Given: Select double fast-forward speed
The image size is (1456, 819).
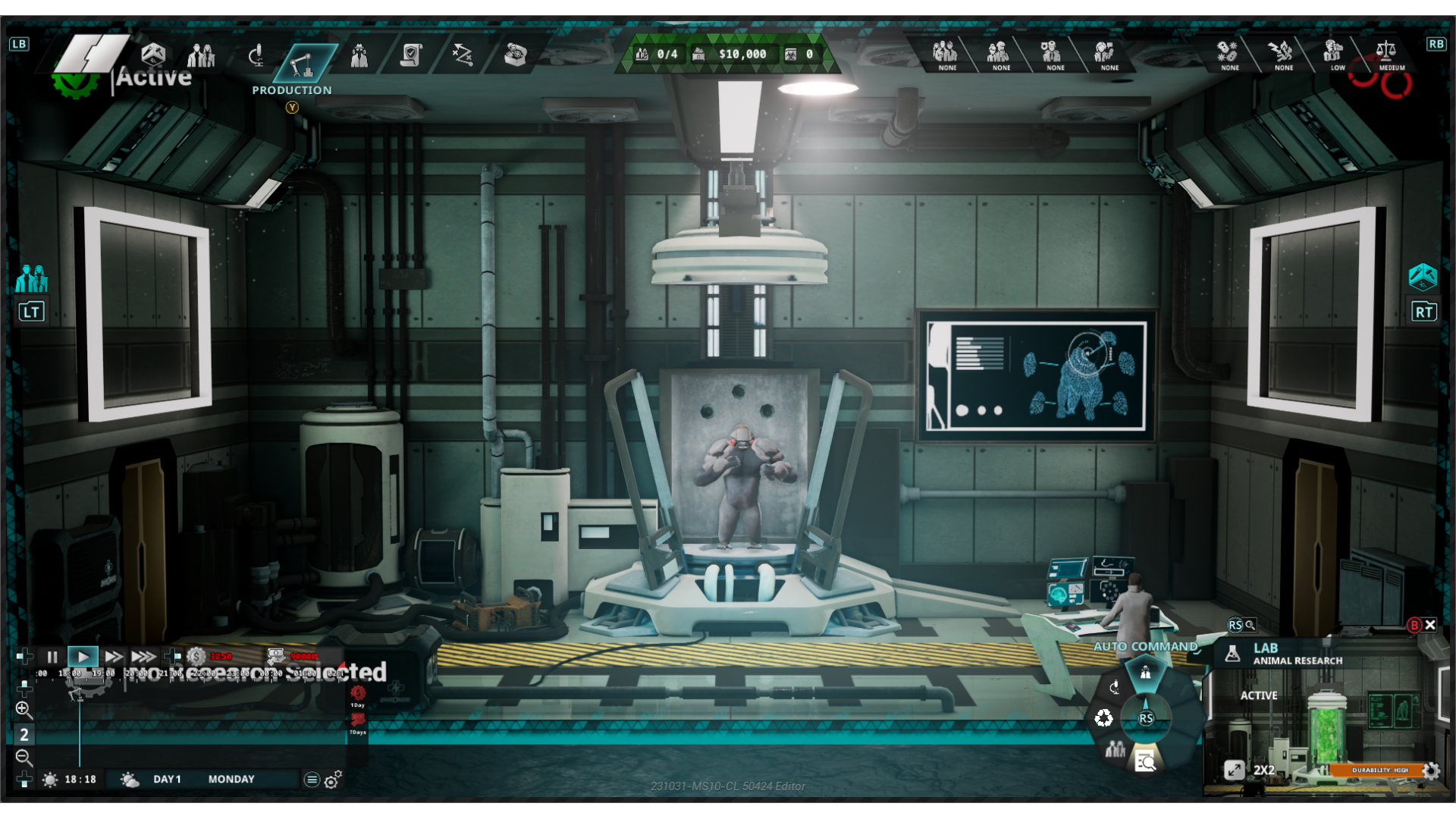Looking at the screenshot, I should tap(114, 657).
